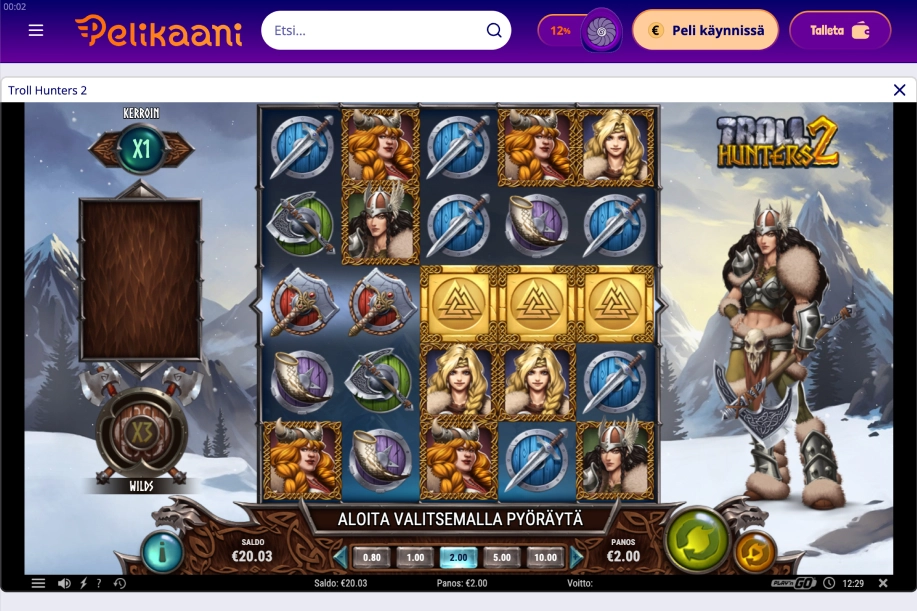Screen dimensions: 917x611
Task: Toggle the game sound speaker icon
Action: [x=64, y=583]
